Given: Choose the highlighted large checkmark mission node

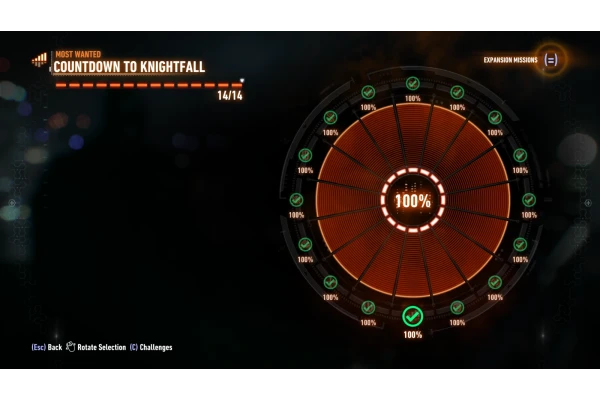Looking at the screenshot, I should point(412,317).
